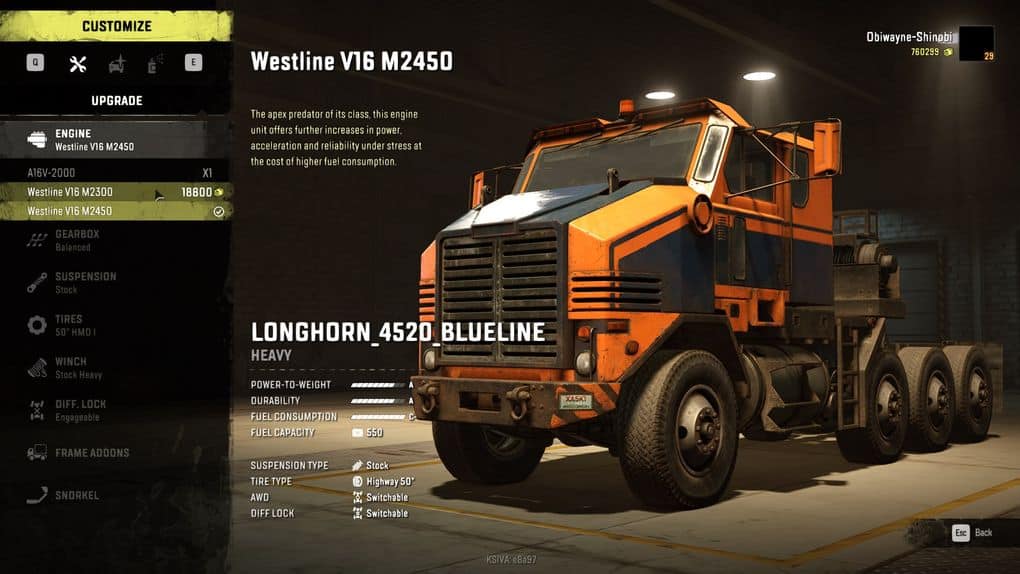Select the wrench Upgrade tab
This screenshot has height=574, width=1020.
78,64
